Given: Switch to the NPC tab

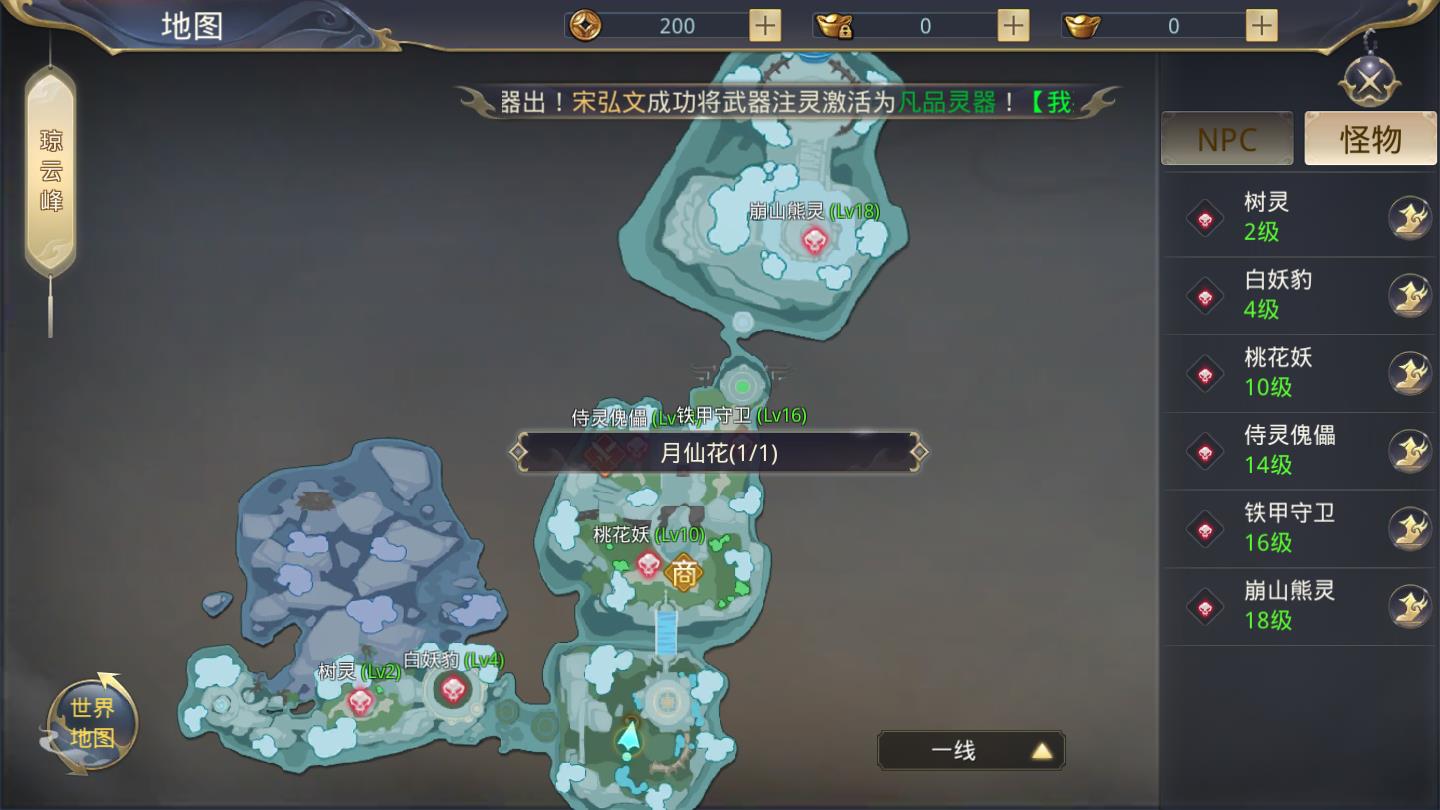Looking at the screenshot, I should click(1227, 138).
